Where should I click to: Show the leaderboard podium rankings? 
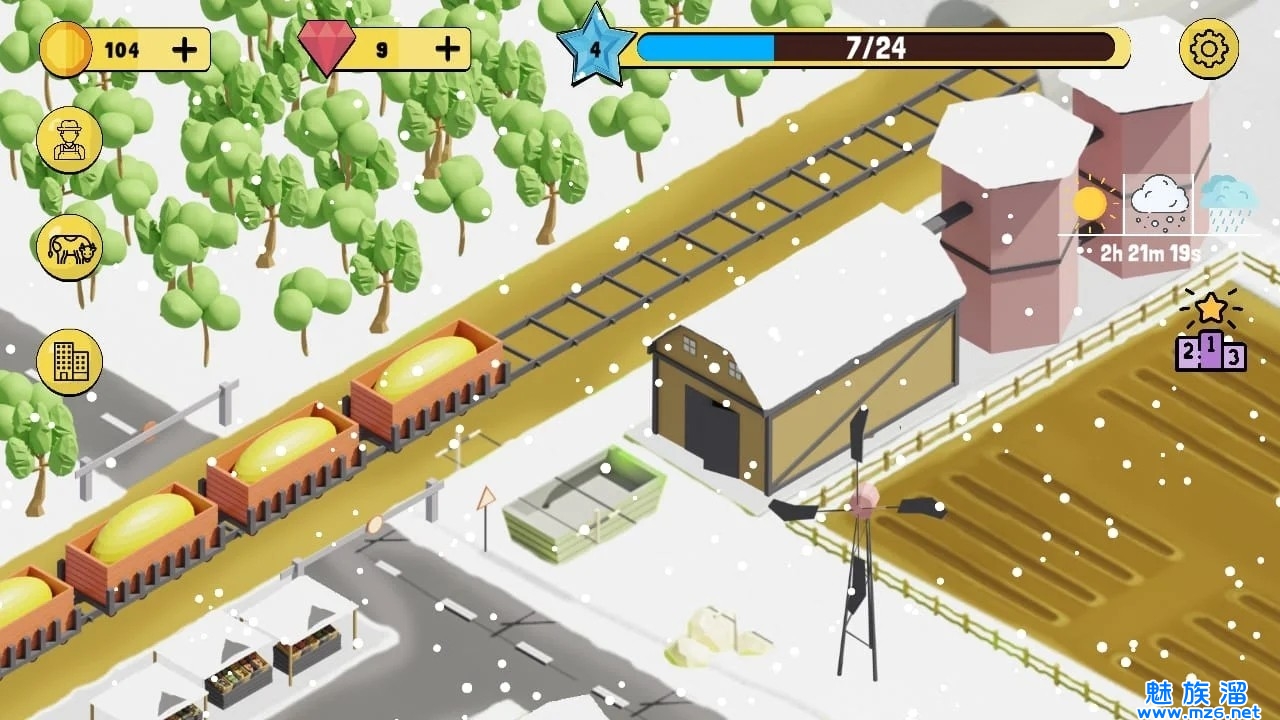pos(1211,333)
